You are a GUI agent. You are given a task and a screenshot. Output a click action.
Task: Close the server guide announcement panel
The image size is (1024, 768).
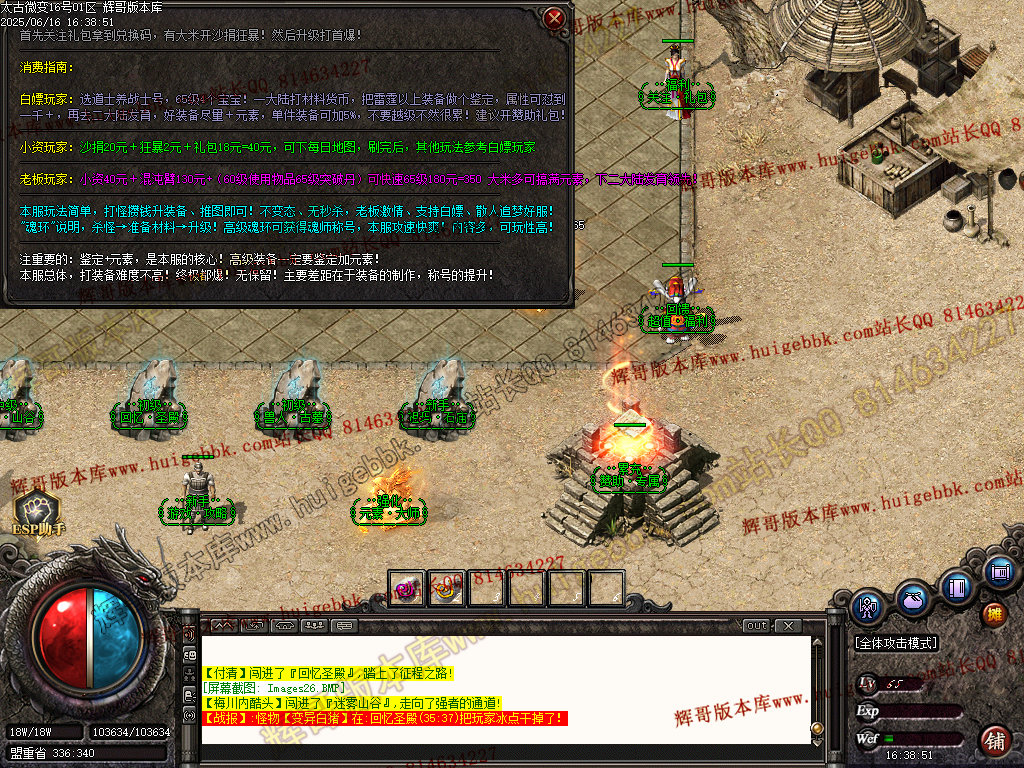pos(554,18)
